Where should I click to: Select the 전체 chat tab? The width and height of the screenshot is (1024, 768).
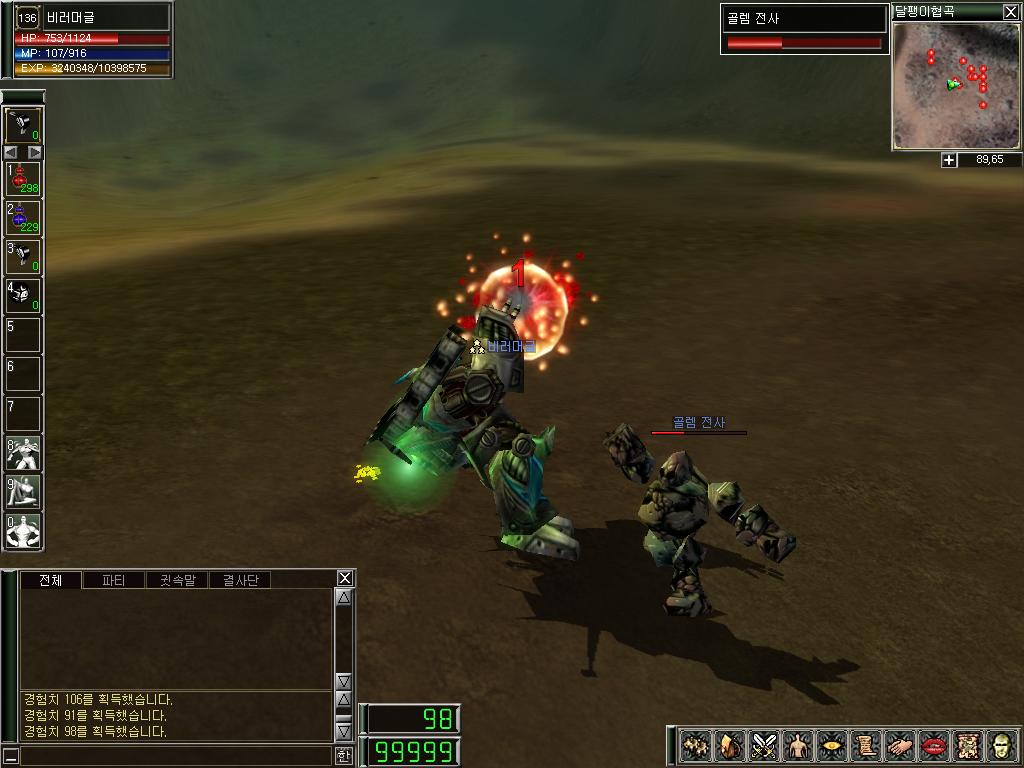pyautogui.click(x=51, y=580)
